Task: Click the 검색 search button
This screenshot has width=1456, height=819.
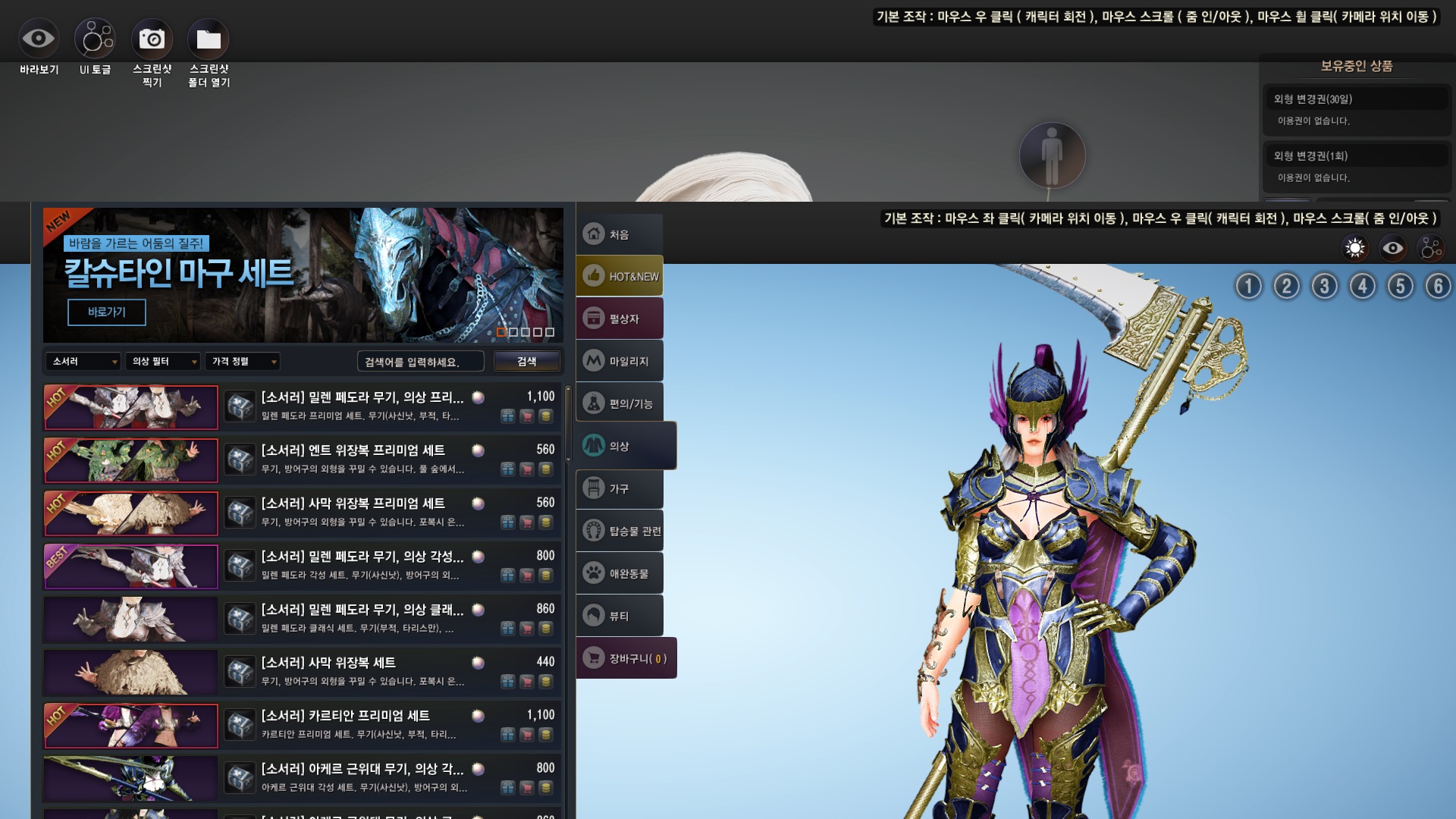Action: tap(527, 362)
